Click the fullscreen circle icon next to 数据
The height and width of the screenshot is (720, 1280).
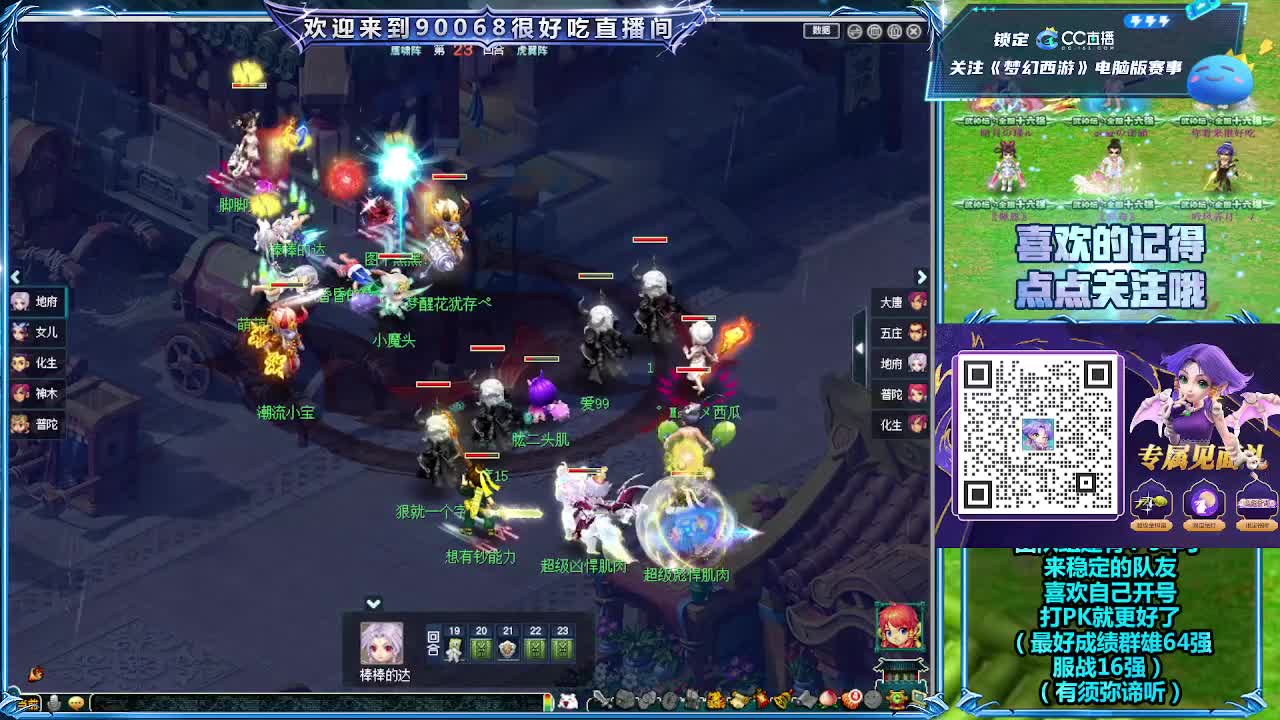(853, 31)
